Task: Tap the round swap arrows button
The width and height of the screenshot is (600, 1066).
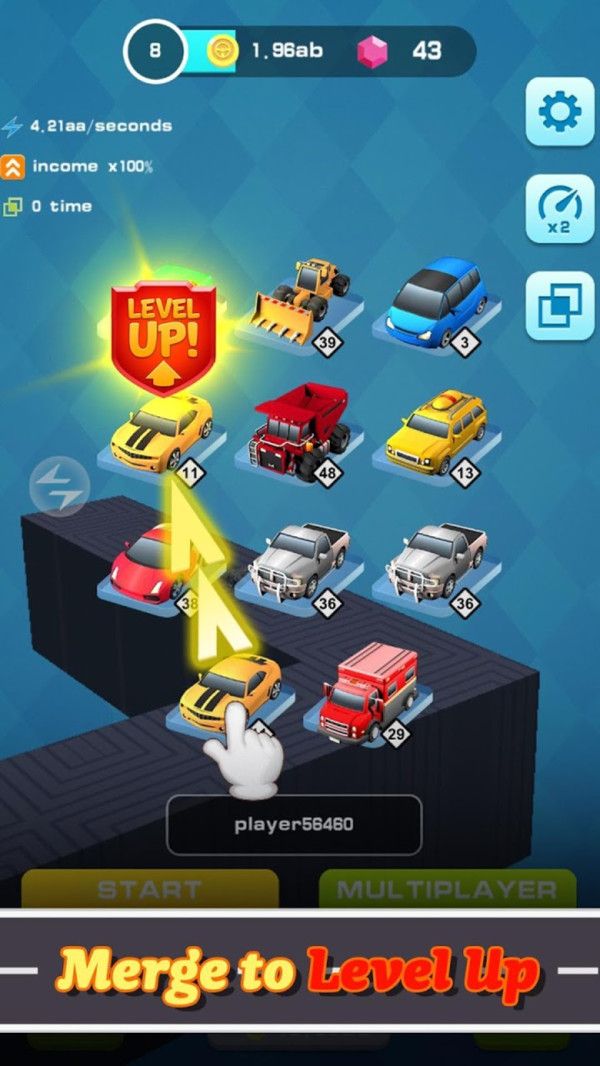Action: (59, 487)
